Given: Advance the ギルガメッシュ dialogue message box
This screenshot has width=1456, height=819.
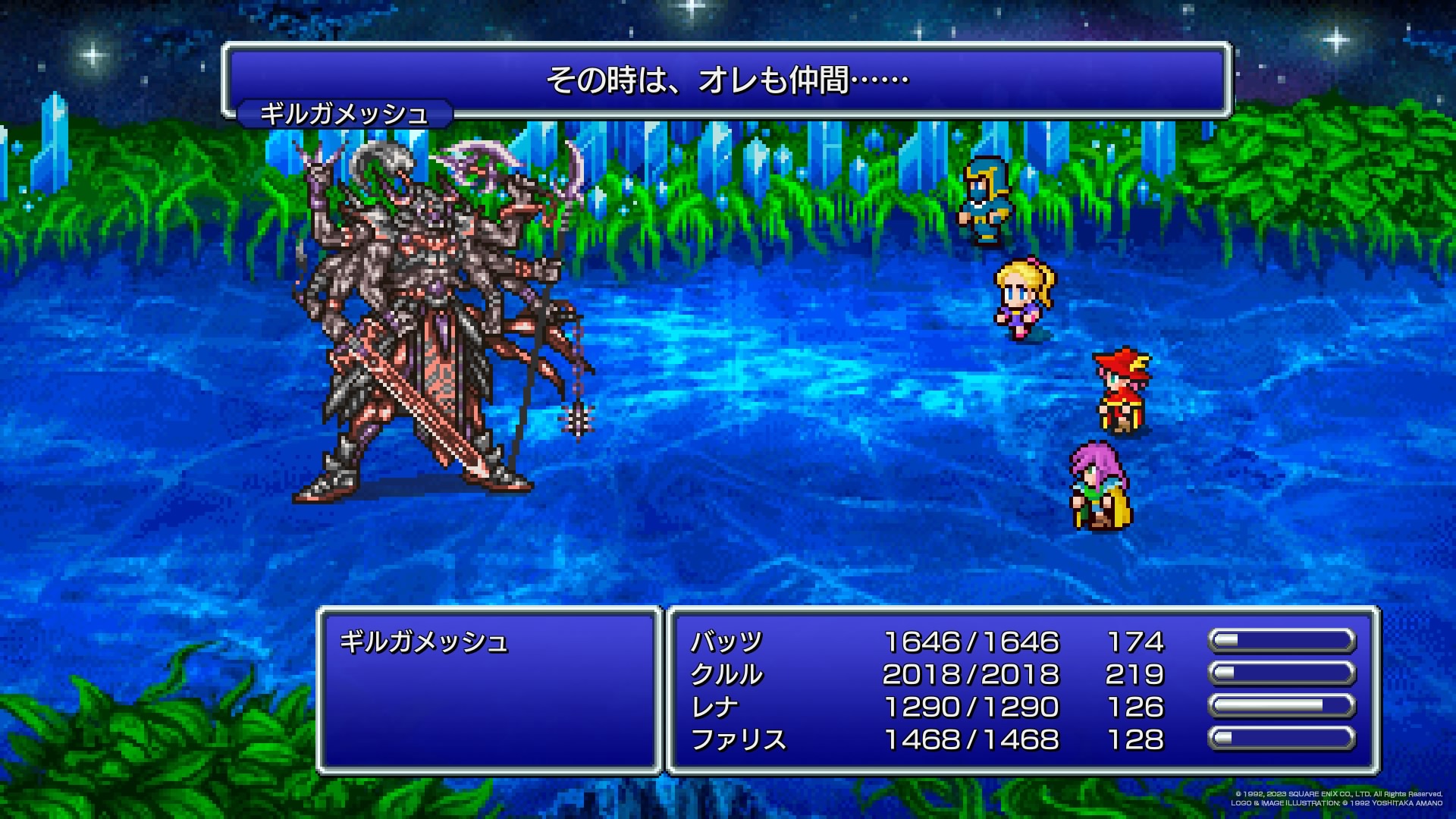Looking at the screenshot, I should click(x=726, y=80).
